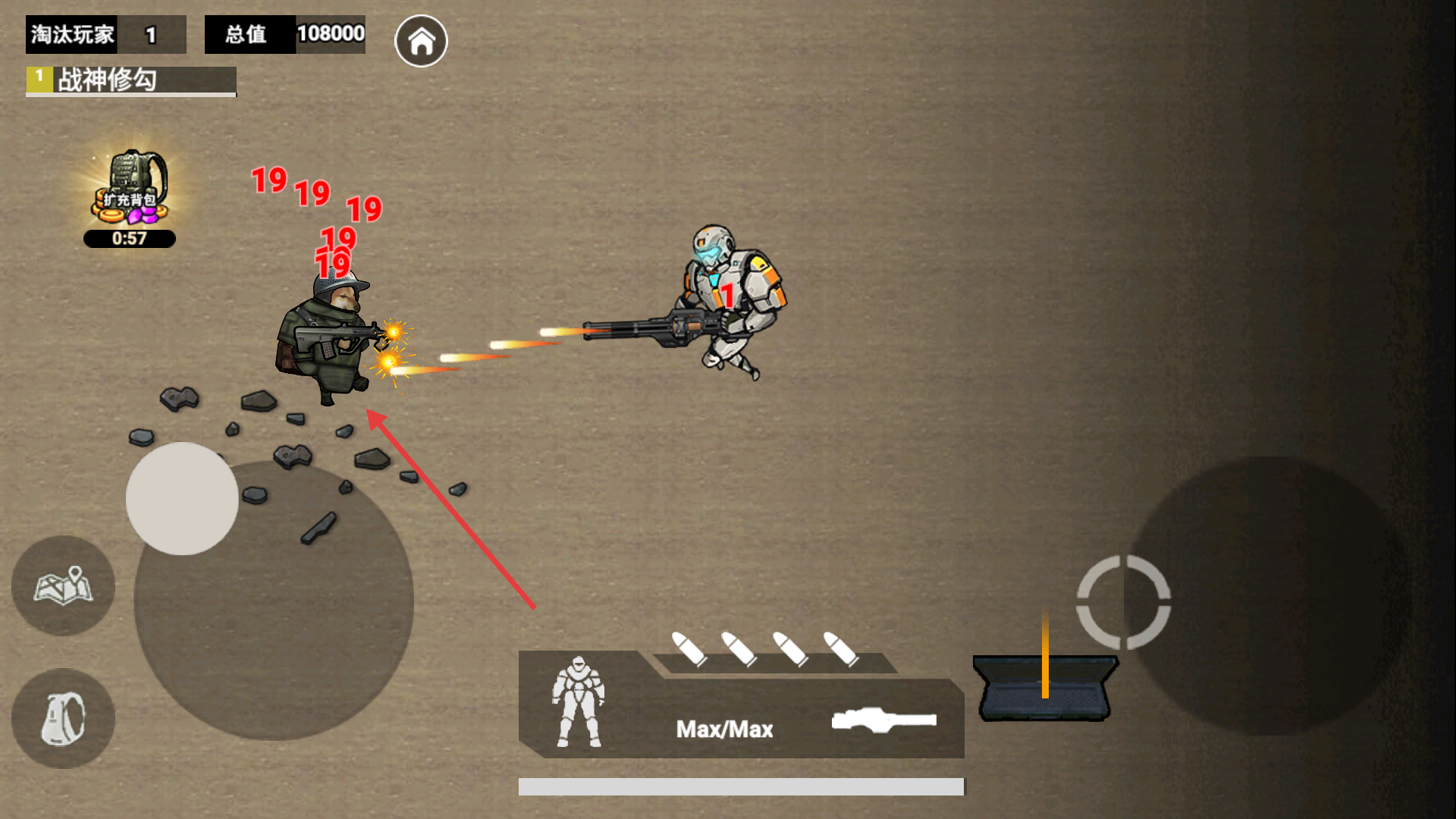1456x819 pixels.
Task: Open the backpack inventory
Action: (63, 718)
